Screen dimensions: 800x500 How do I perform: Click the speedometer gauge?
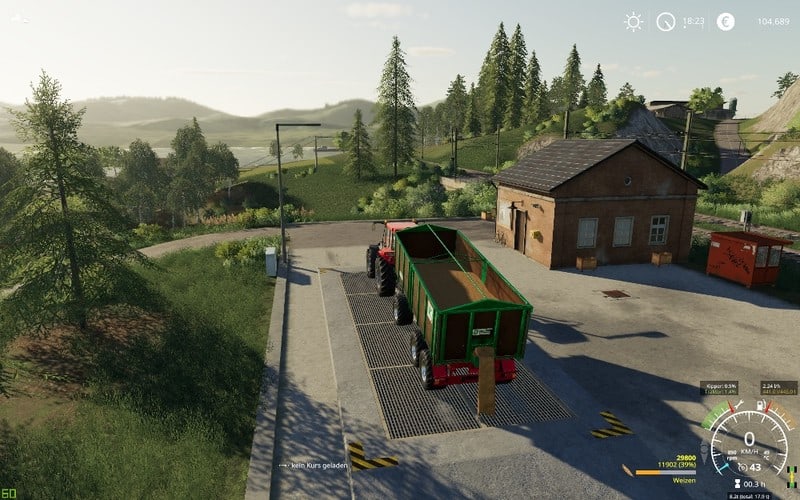[x=749, y=438]
